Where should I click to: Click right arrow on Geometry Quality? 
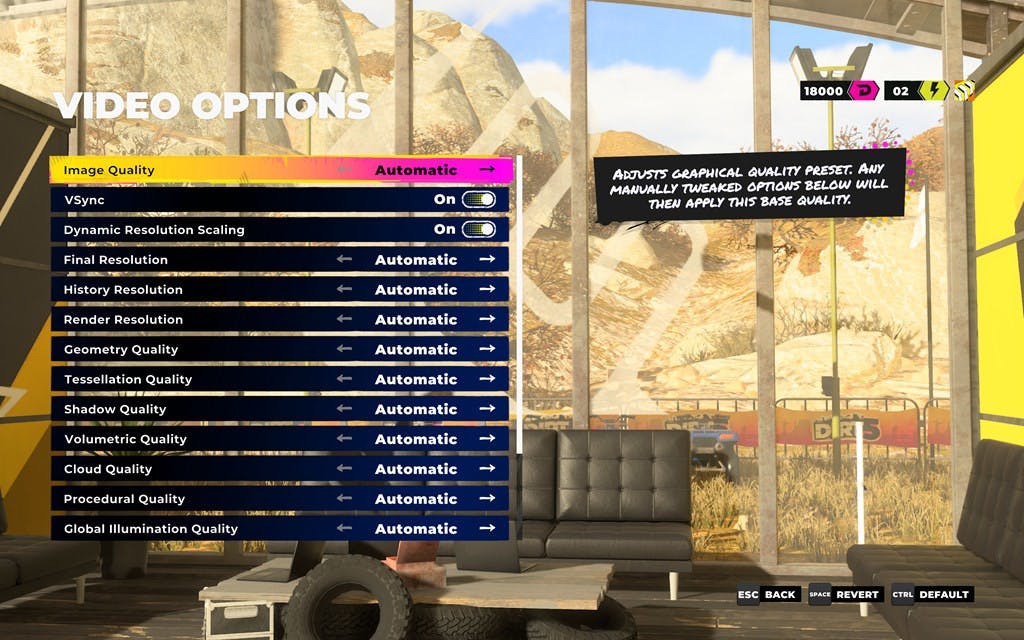pyautogui.click(x=487, y=350)
